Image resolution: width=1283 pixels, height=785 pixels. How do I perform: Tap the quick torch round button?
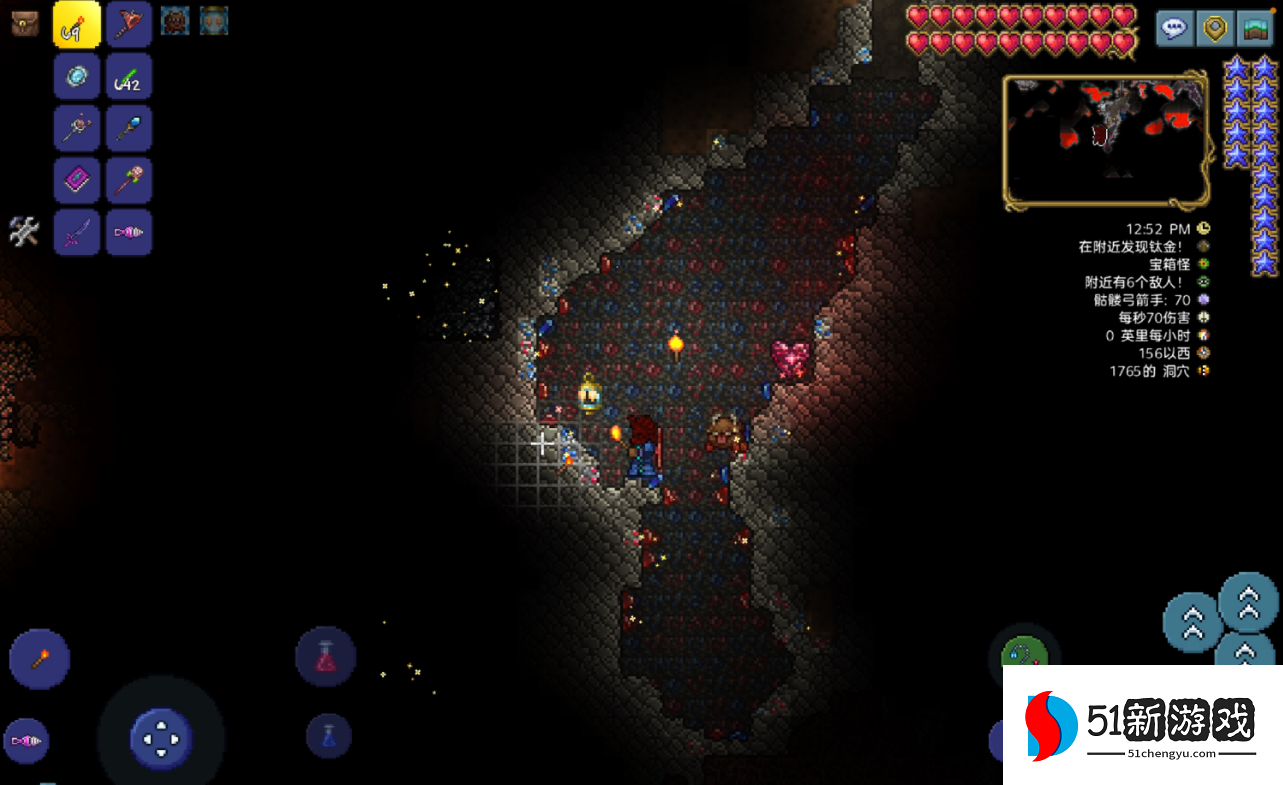click(40, 659)
